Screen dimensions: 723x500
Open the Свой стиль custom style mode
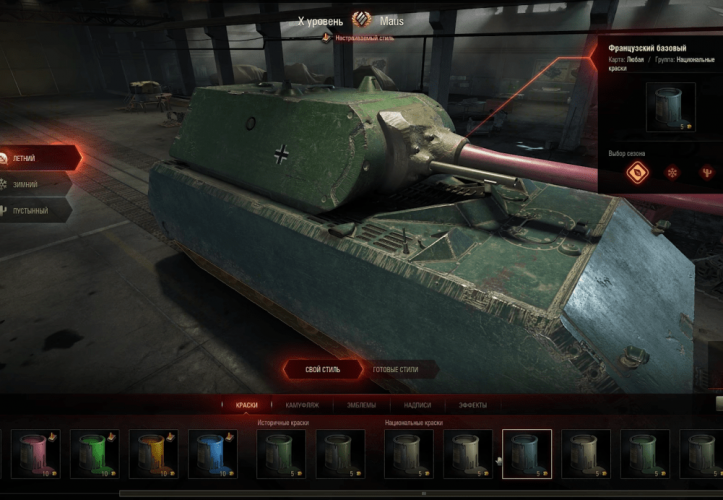(x=321, y=370)
